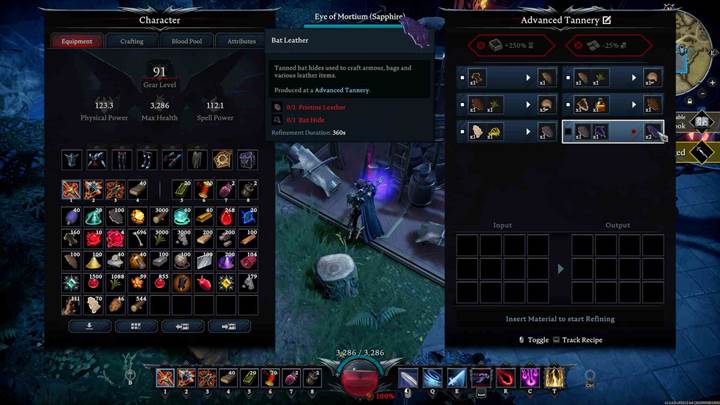Activate the red crescent R ability
Screen dimensions: 720x405
tap(505, 377)
